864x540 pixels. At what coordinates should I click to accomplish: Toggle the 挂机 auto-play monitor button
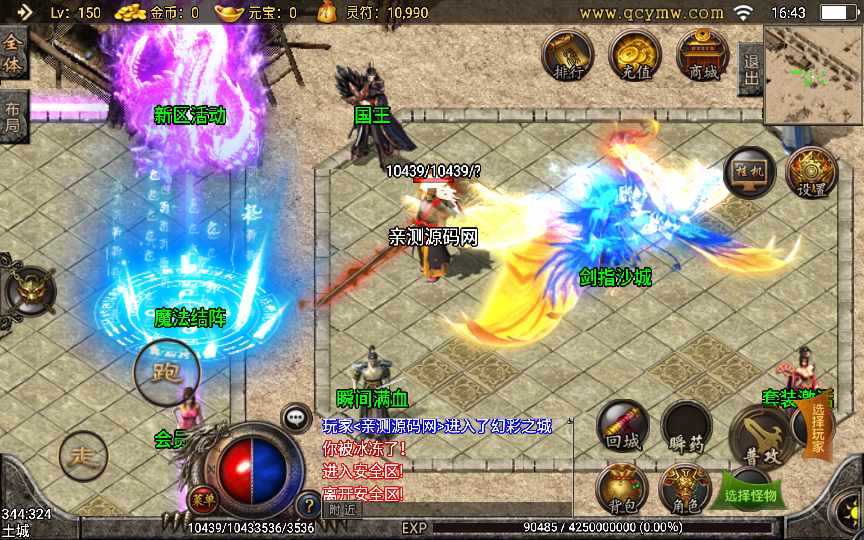pos(749,172)
